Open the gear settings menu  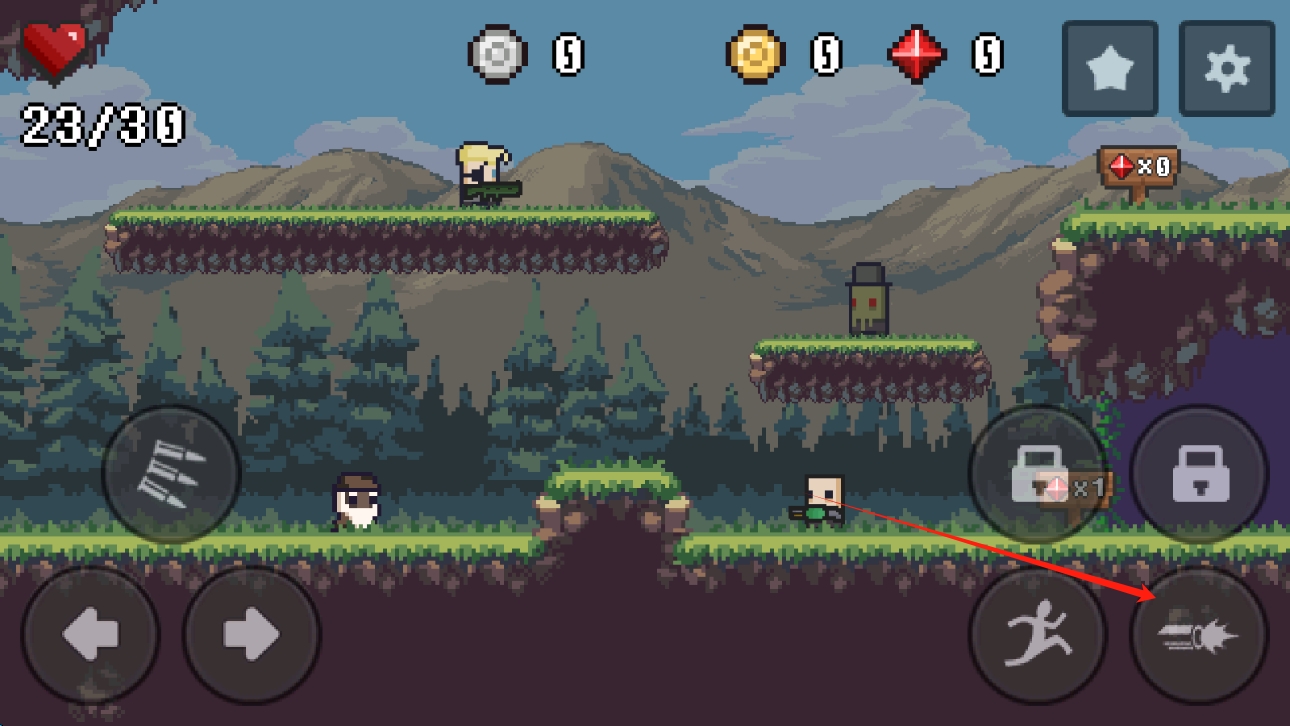1226,68
